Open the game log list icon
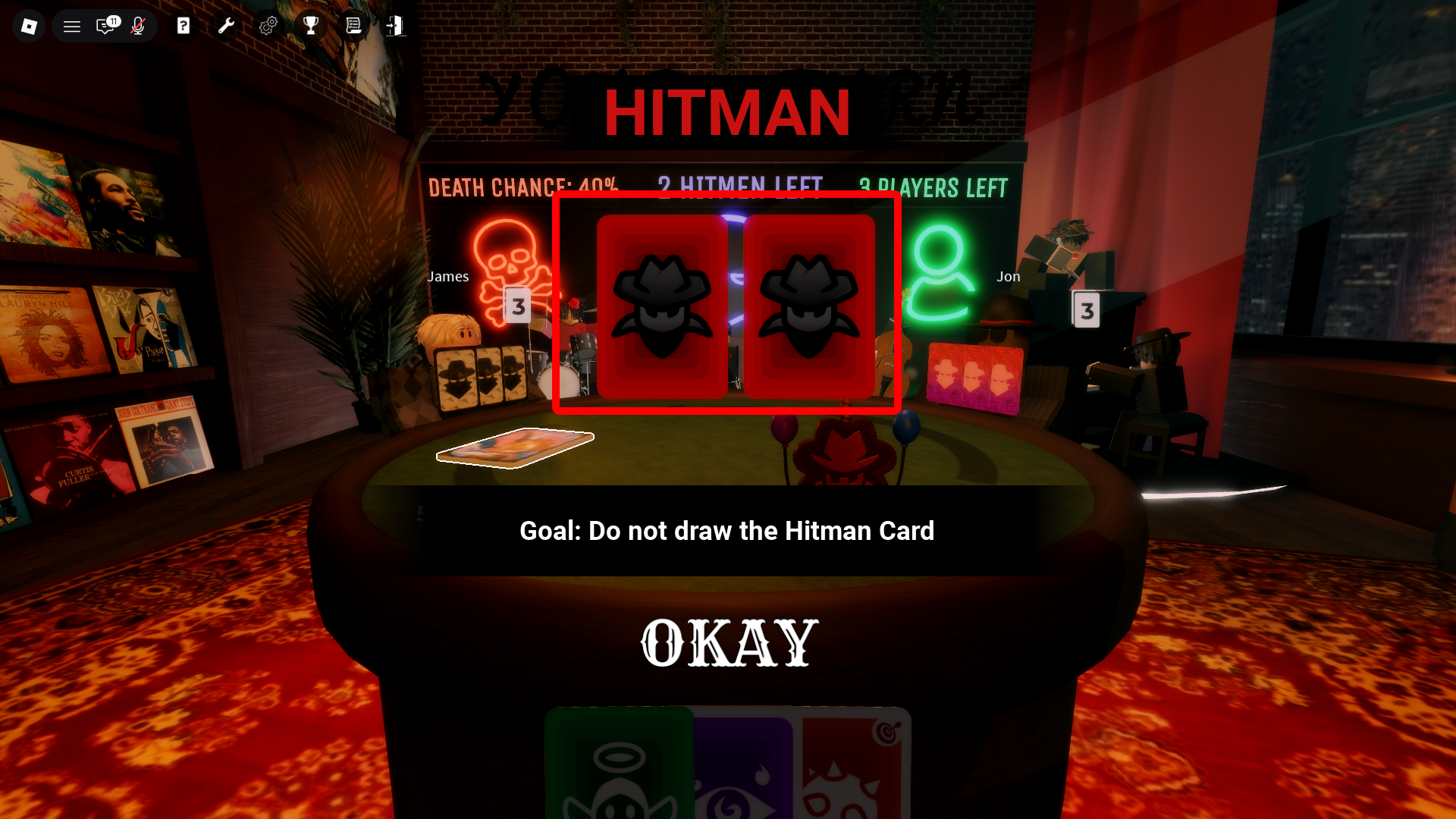Viewport: 1456px width, 819px height. 353,25
